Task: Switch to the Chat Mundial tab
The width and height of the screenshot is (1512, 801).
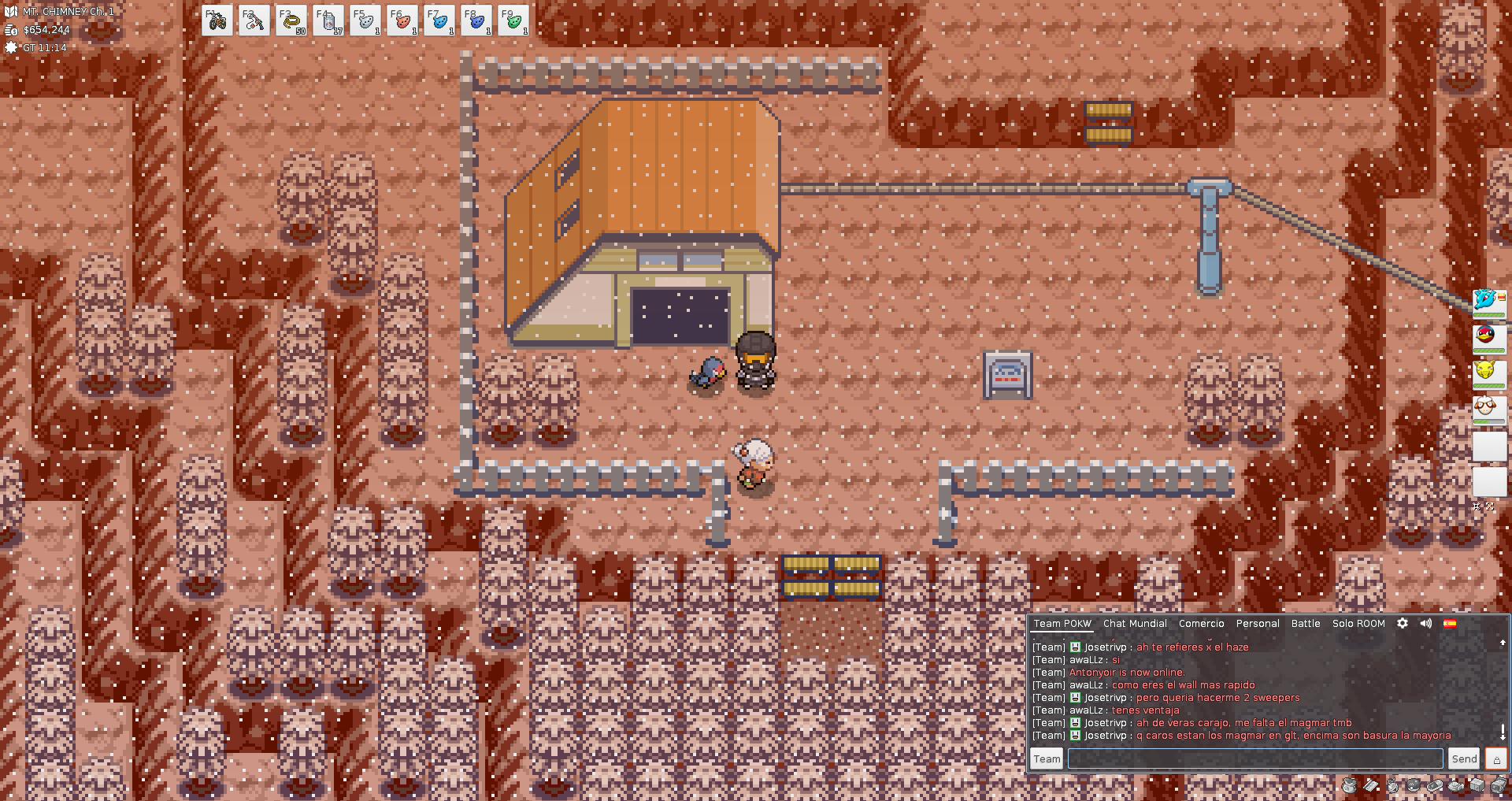Action: tap(1135, 623)
